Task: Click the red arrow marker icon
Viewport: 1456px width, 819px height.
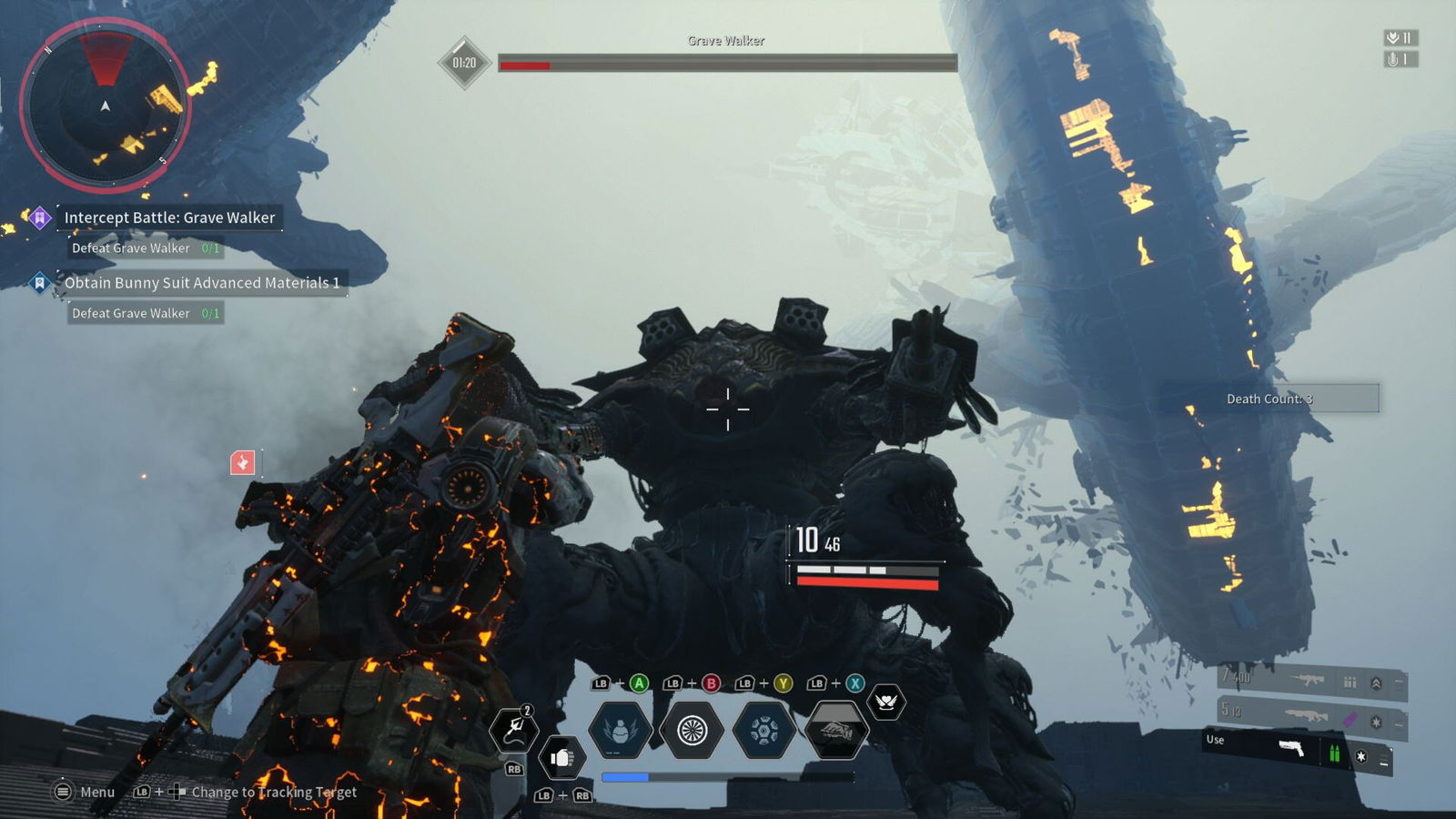Action: (x=242, y=463)
